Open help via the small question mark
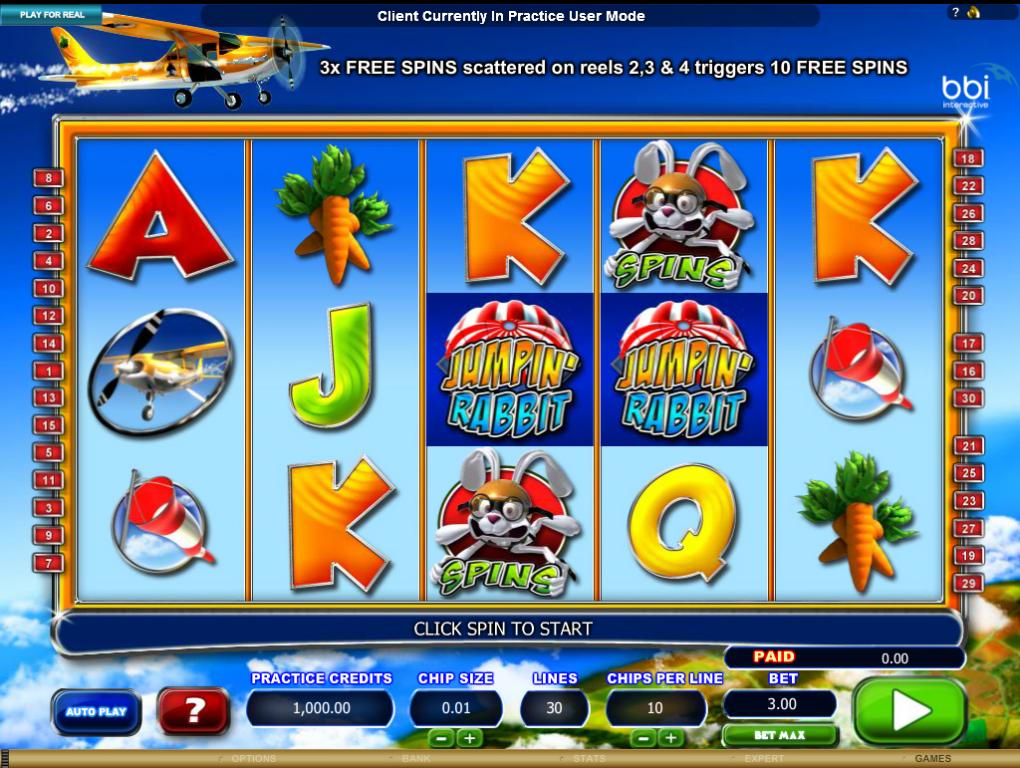Image resolution: width=1020 pixels, height=768 pixels. [x=955, y=13]
